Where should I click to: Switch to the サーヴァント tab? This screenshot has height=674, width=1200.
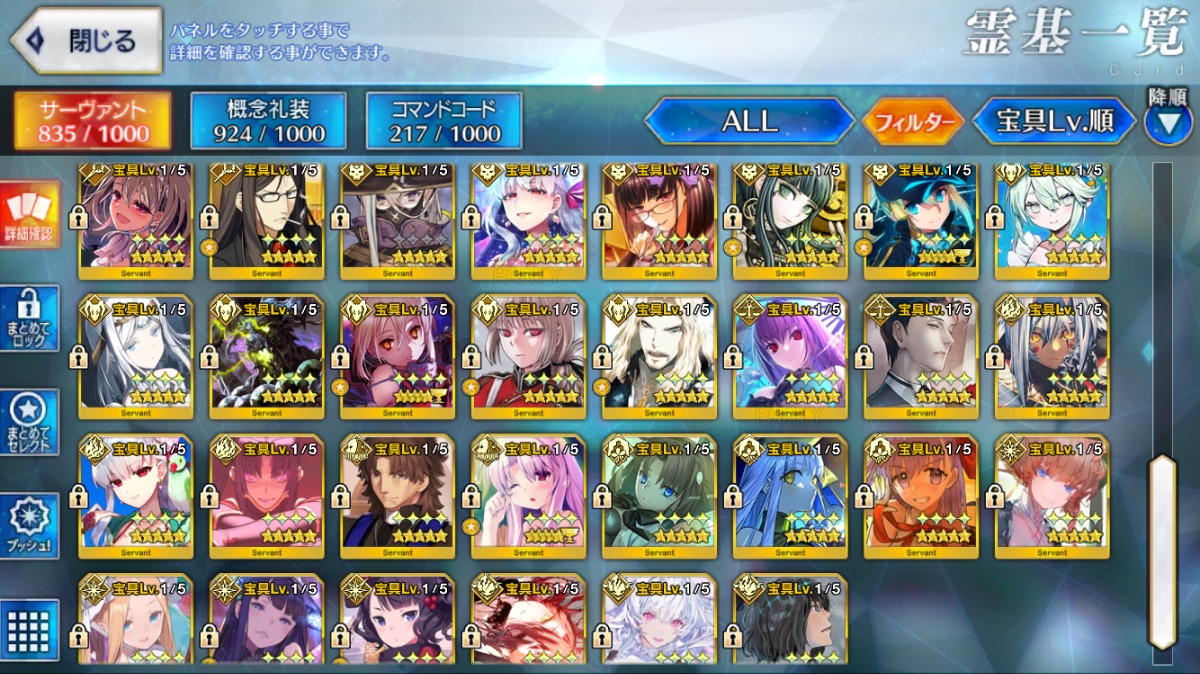(x=92, y=121)
